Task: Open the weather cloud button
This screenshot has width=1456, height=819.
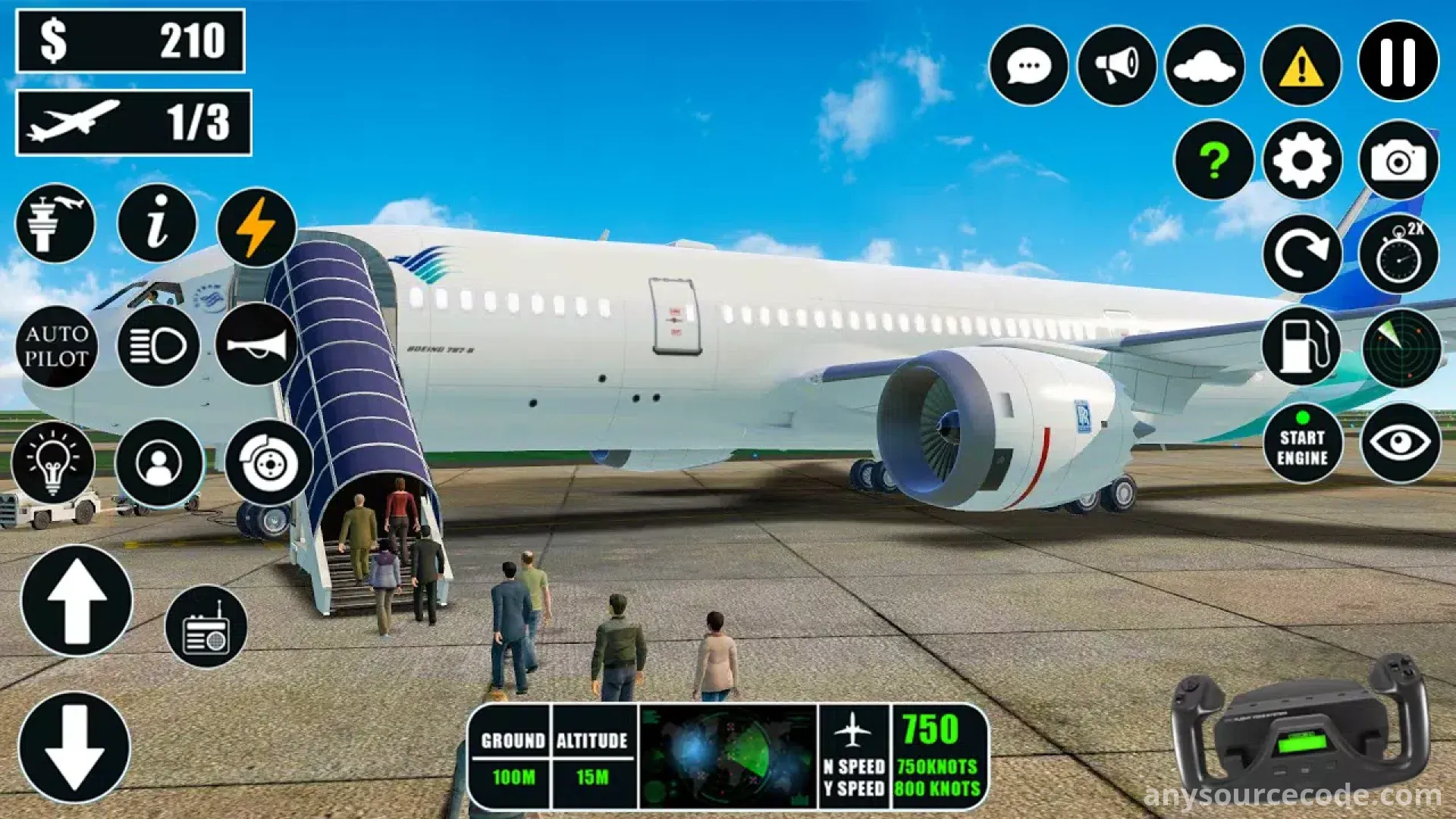Action: tap(1204, 66)
